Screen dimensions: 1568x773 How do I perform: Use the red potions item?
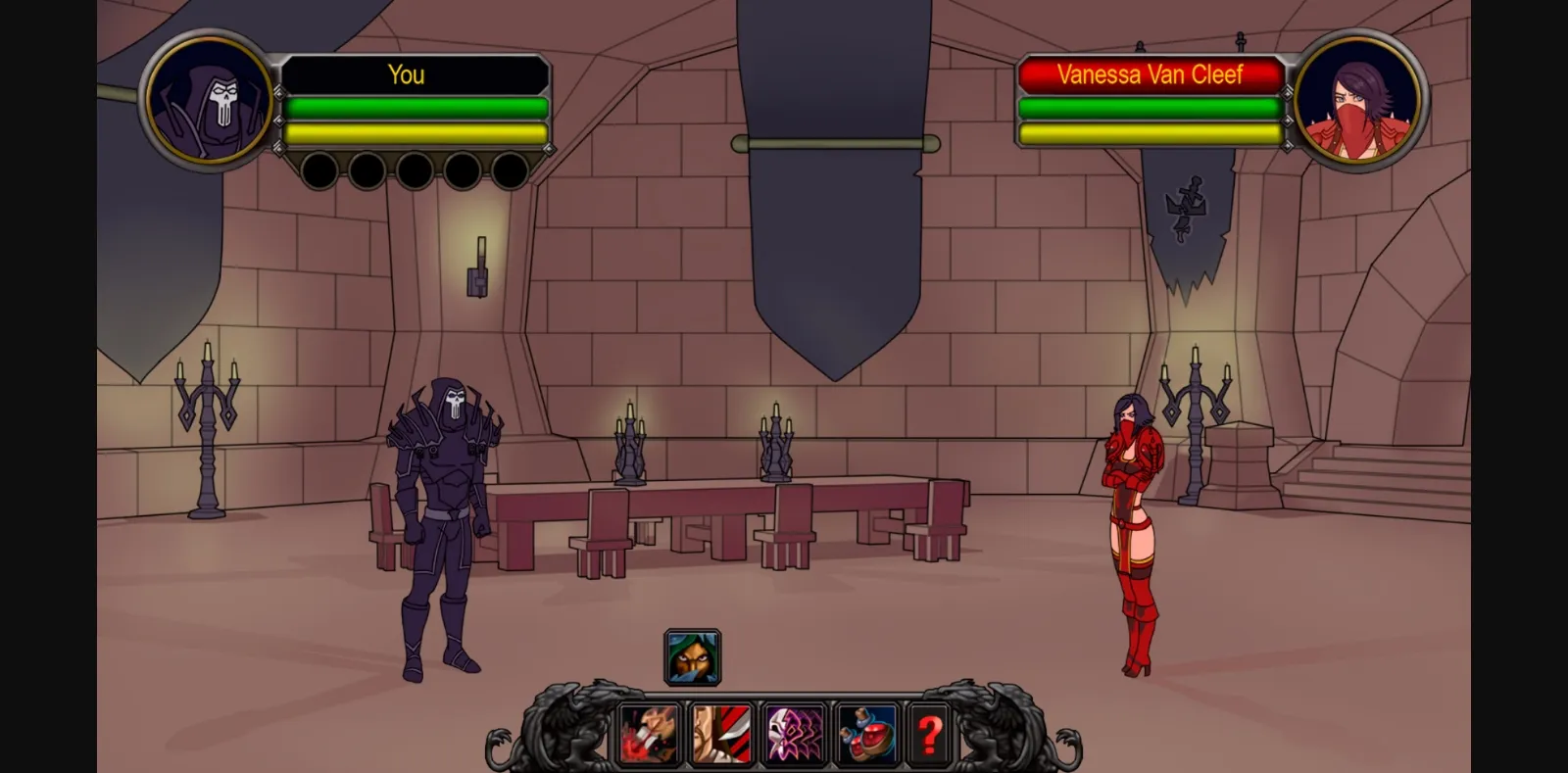point(866,735)
